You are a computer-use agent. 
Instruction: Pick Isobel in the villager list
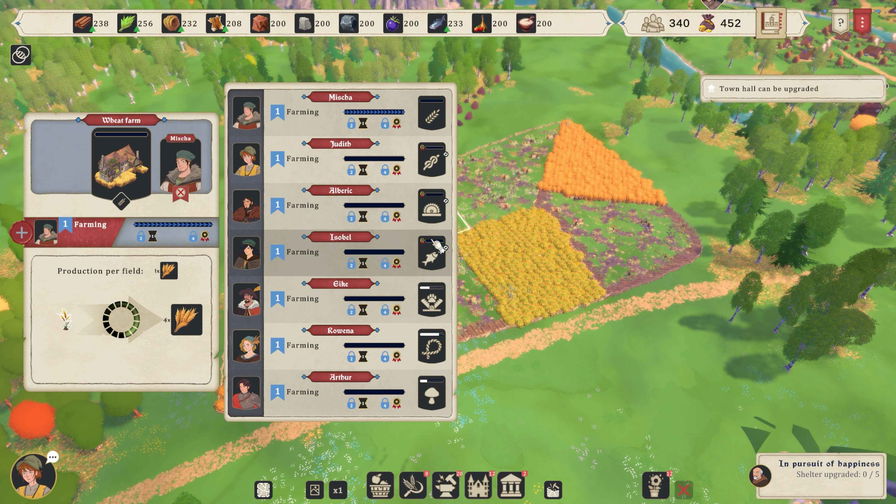click(x=340, y=253)
